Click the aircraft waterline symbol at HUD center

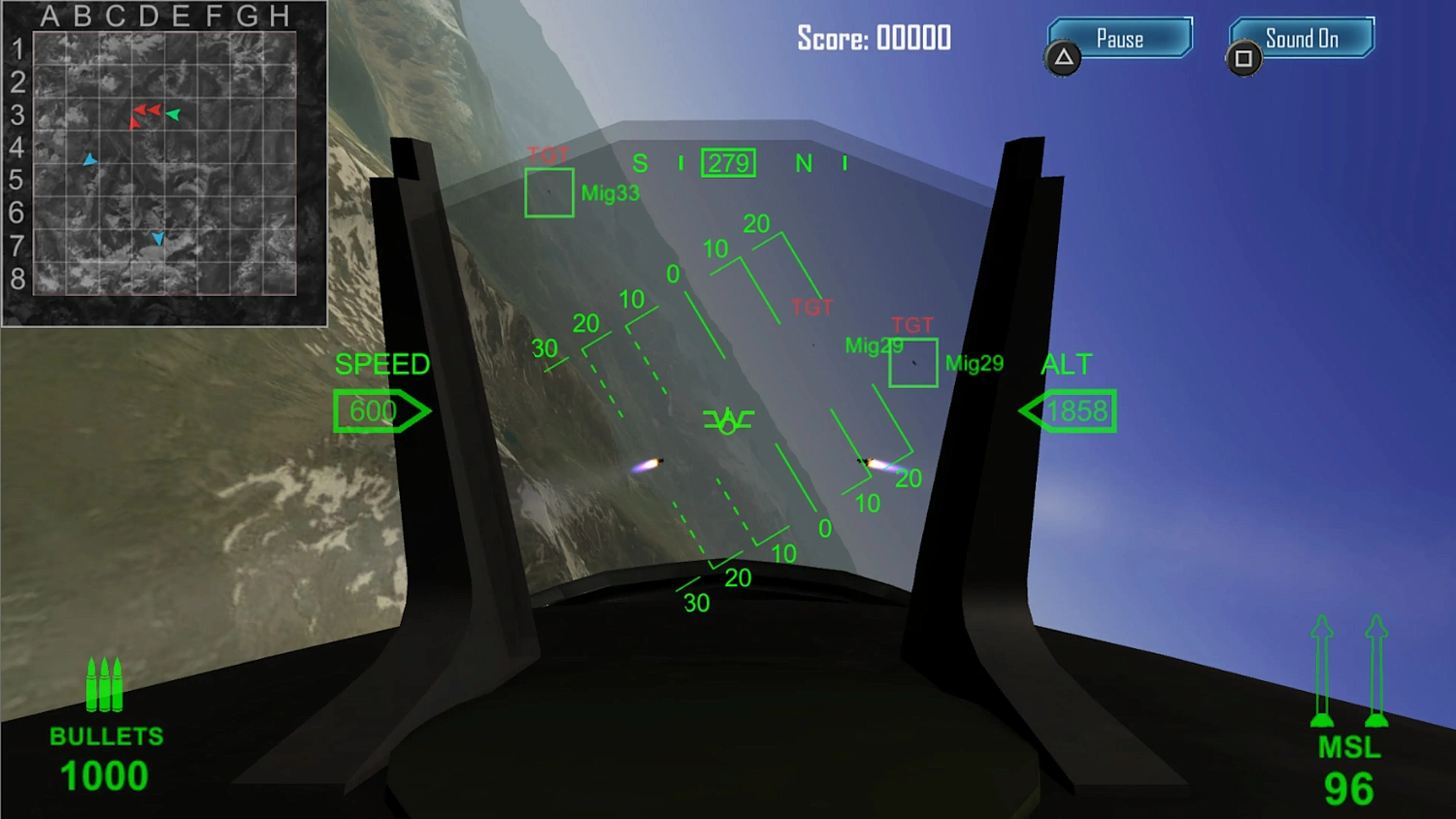coord(727,419)
